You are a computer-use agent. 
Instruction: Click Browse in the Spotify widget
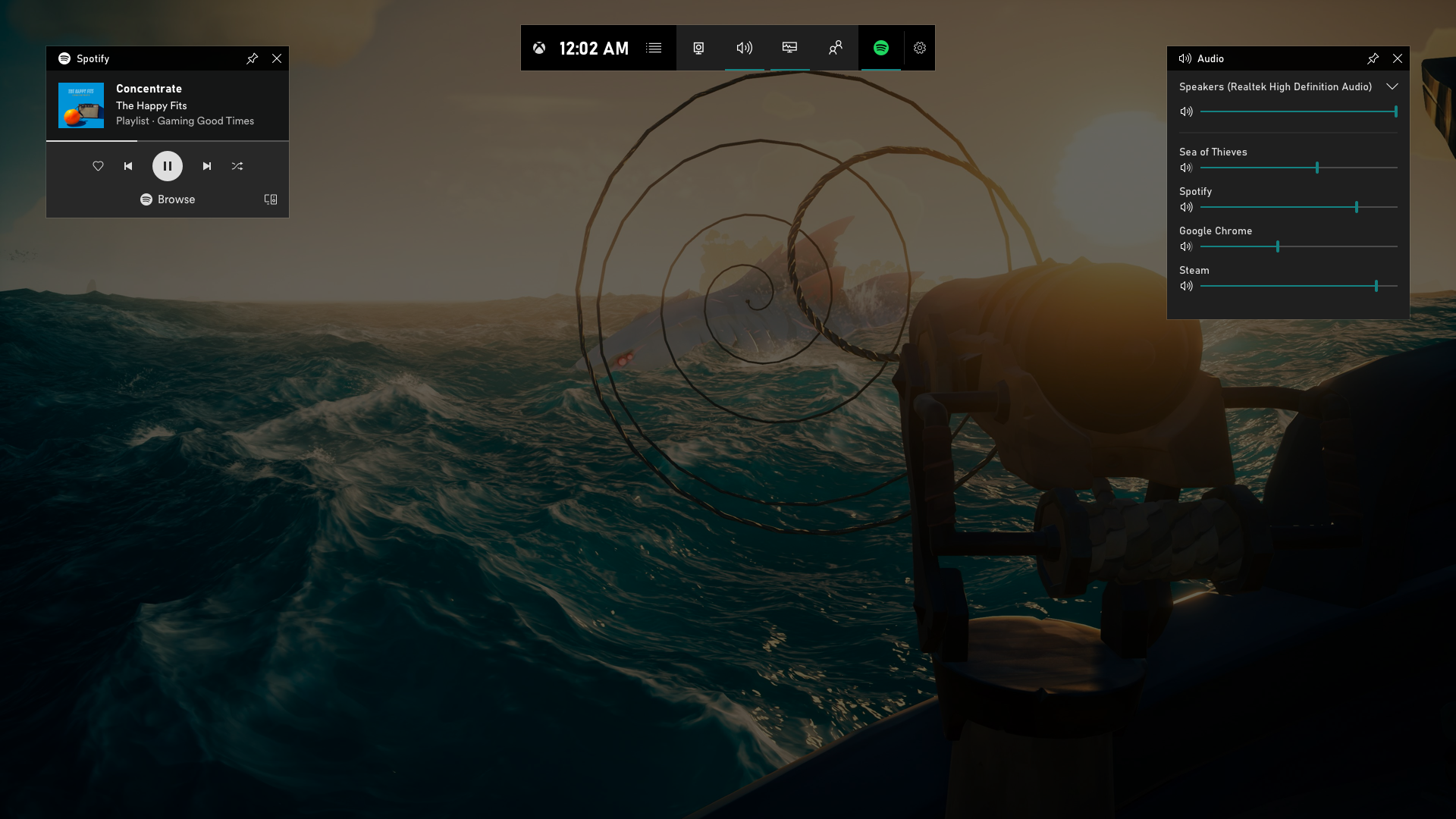click(x=167, y=199)
